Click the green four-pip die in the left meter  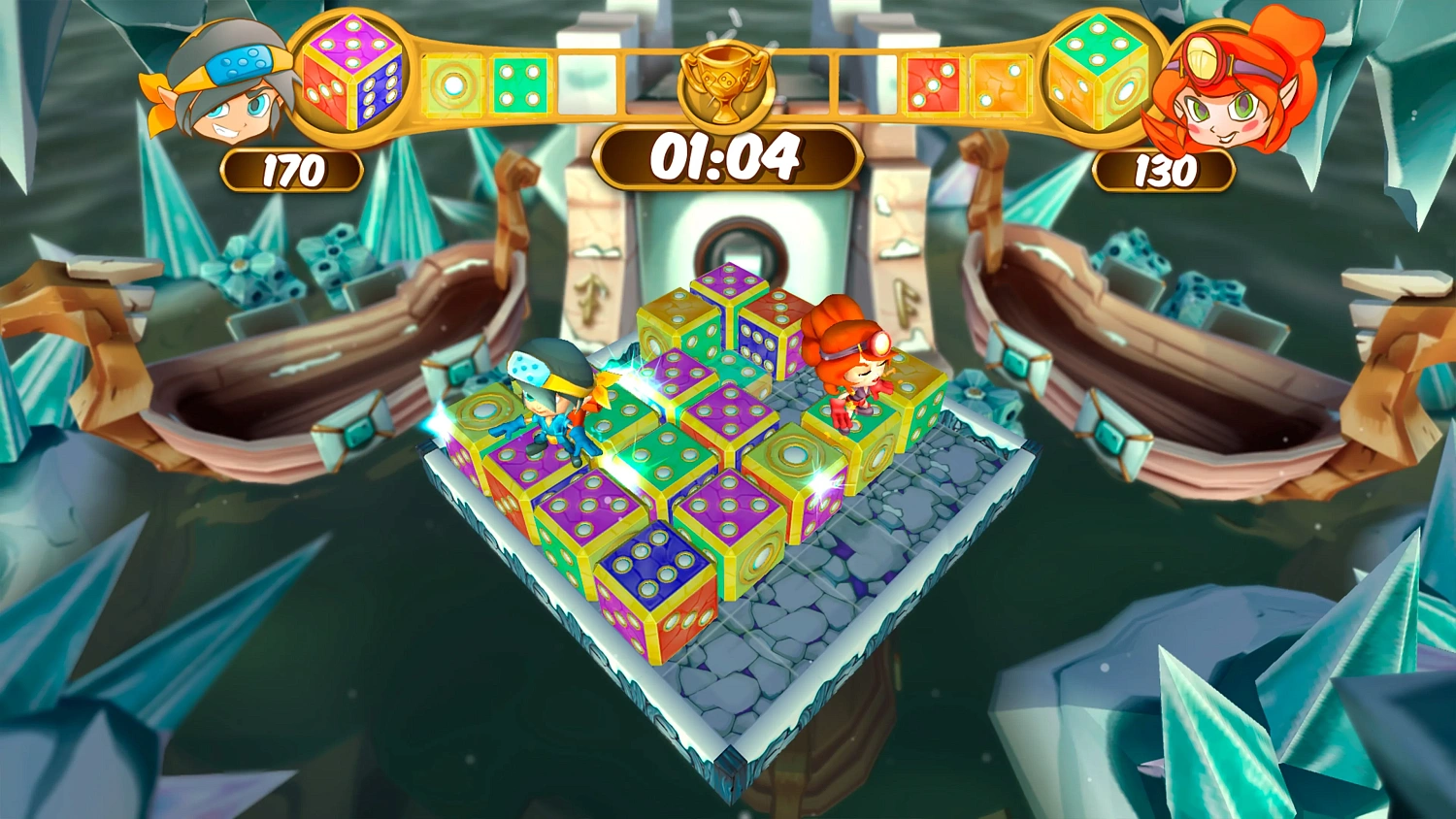pyautogui.click(x=519, y=82)
